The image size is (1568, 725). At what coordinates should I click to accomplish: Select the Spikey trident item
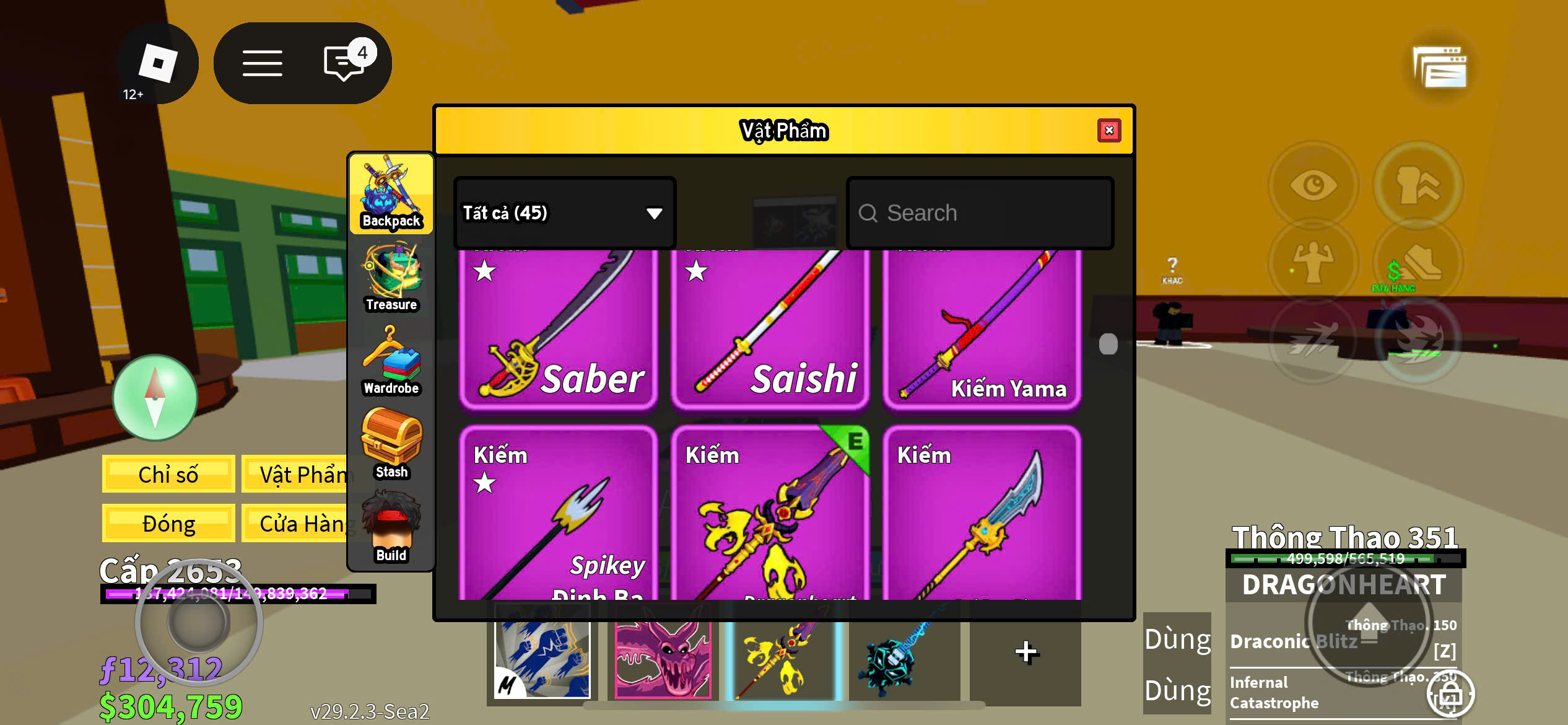point(558,513)
